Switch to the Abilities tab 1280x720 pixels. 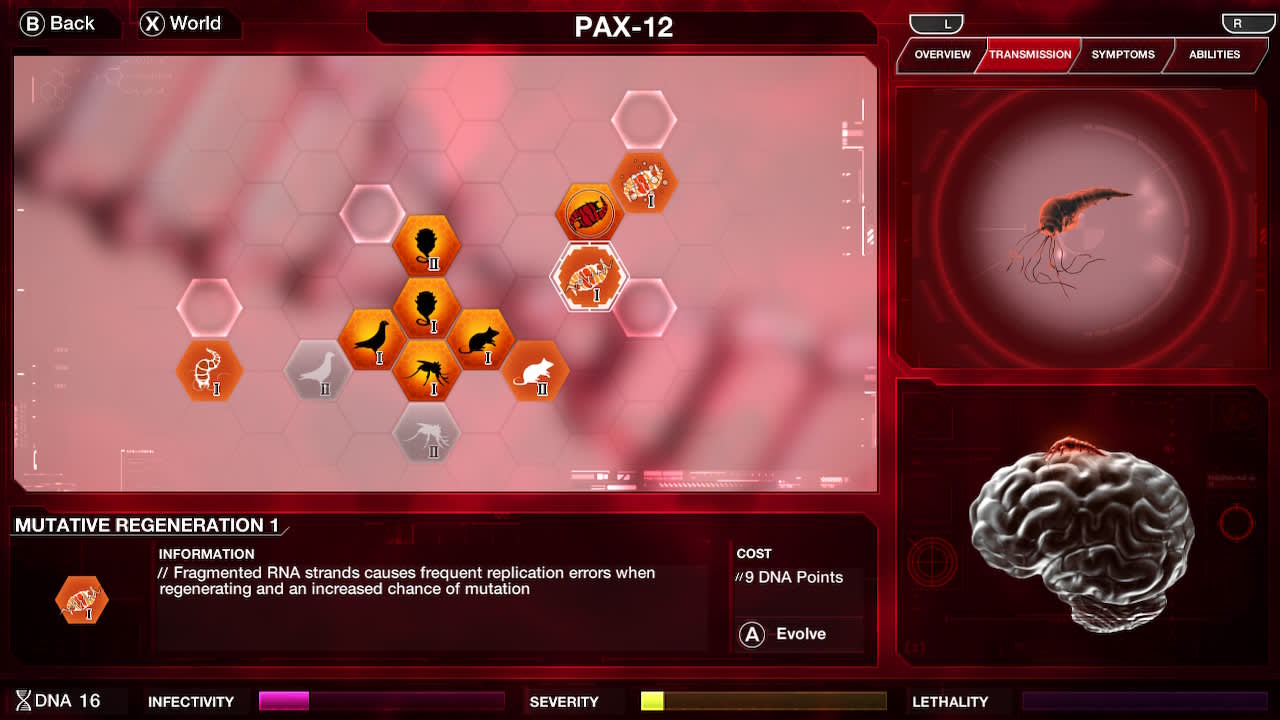[x=1216, y=55]
